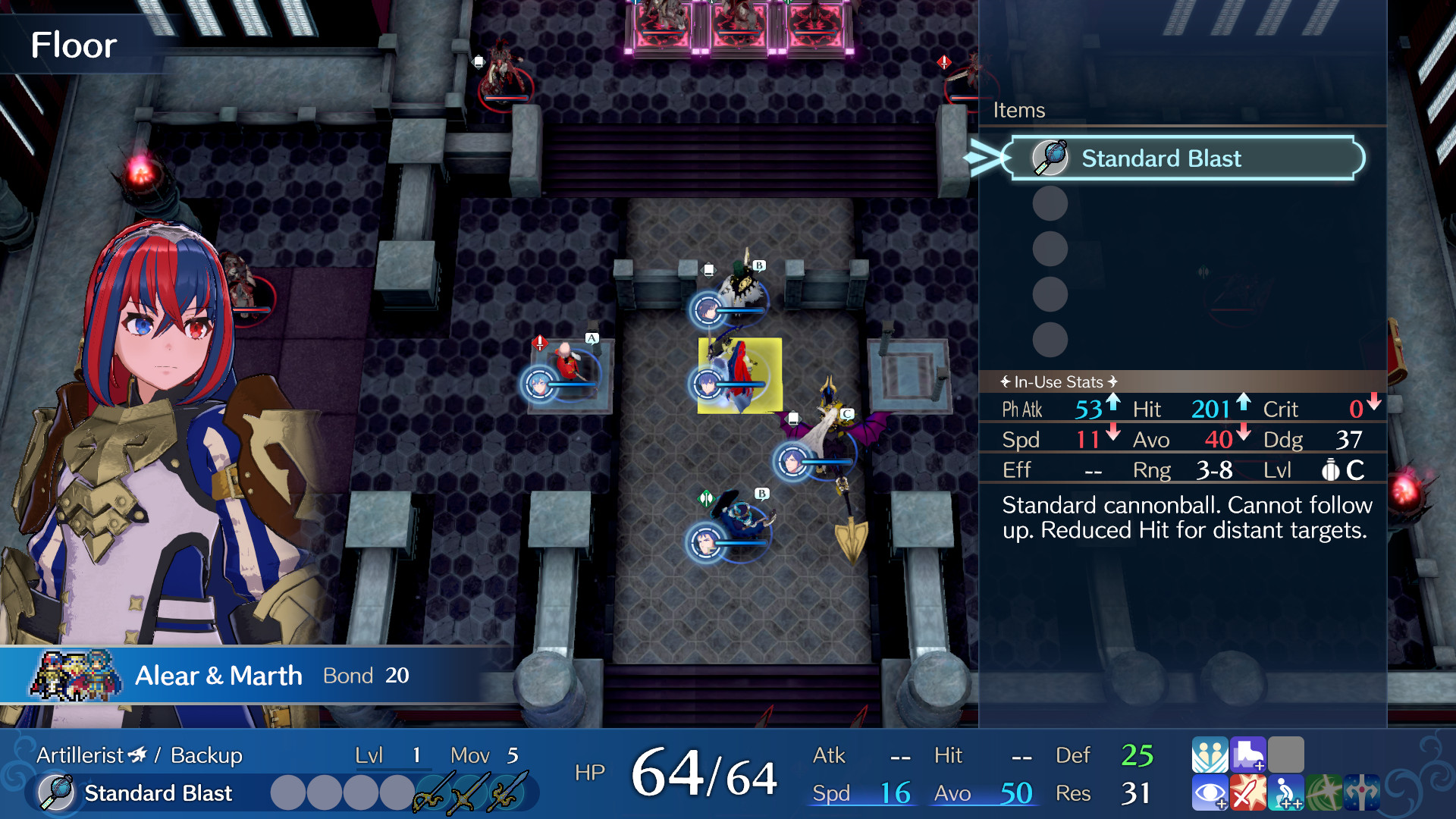1456x819 pixels.
Task: Expand the first empty item slot
Action: point(1050,203)
